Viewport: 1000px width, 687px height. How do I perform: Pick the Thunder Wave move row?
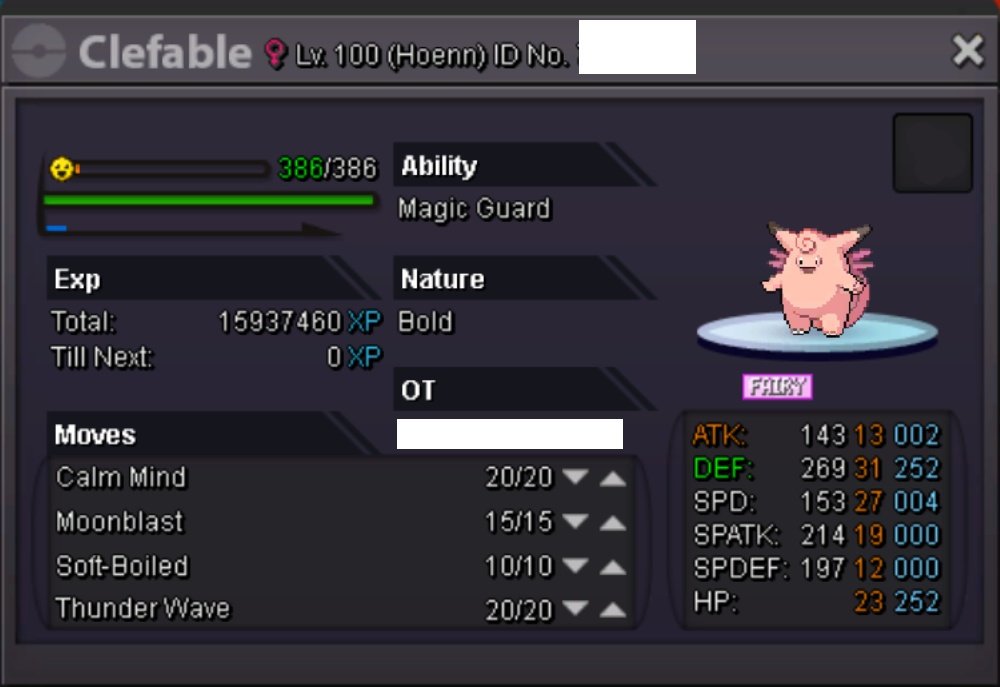(143, 608)
